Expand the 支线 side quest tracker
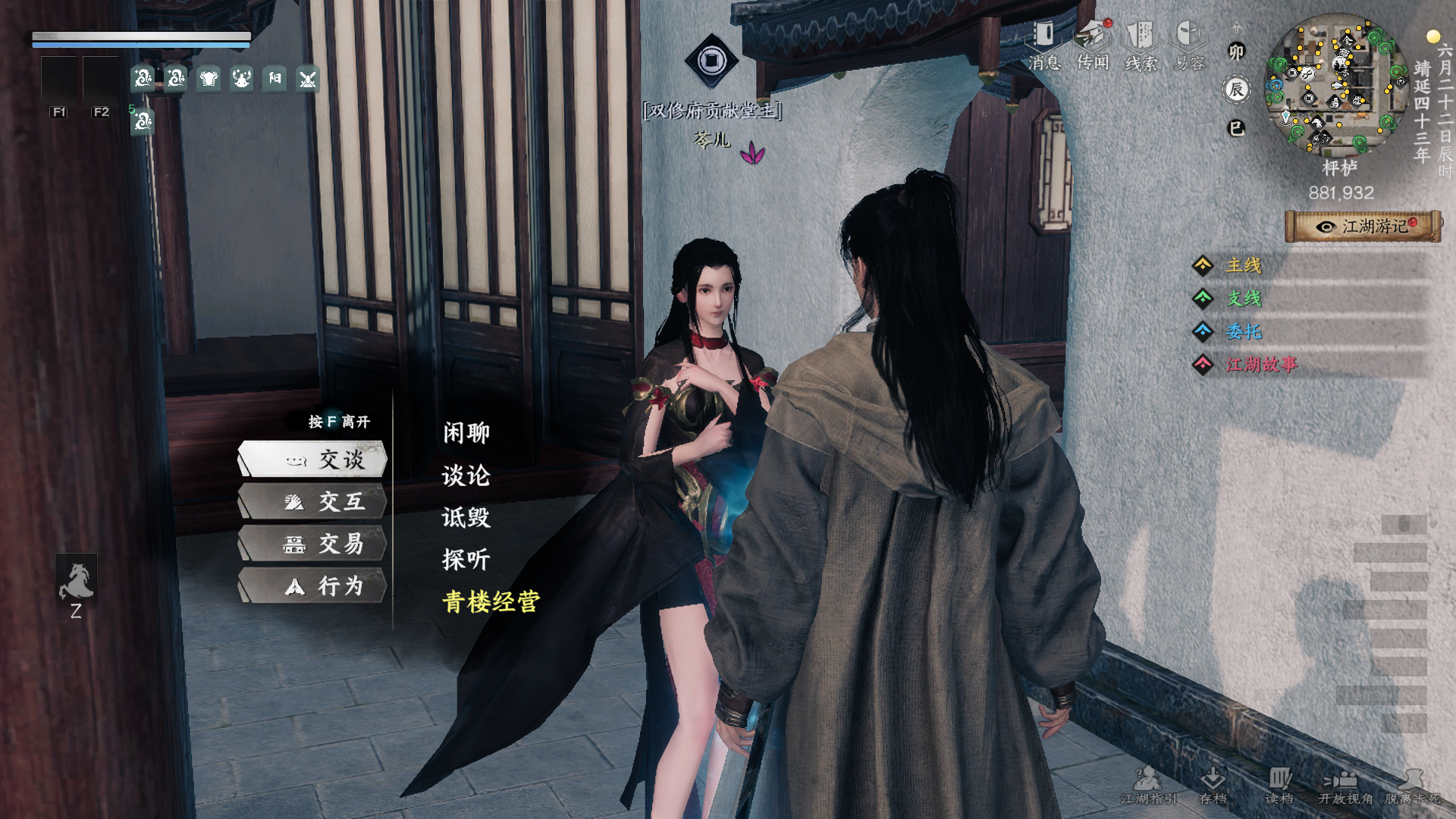This screenshot has width=1456, height=819. click(x=1244, y=299)
